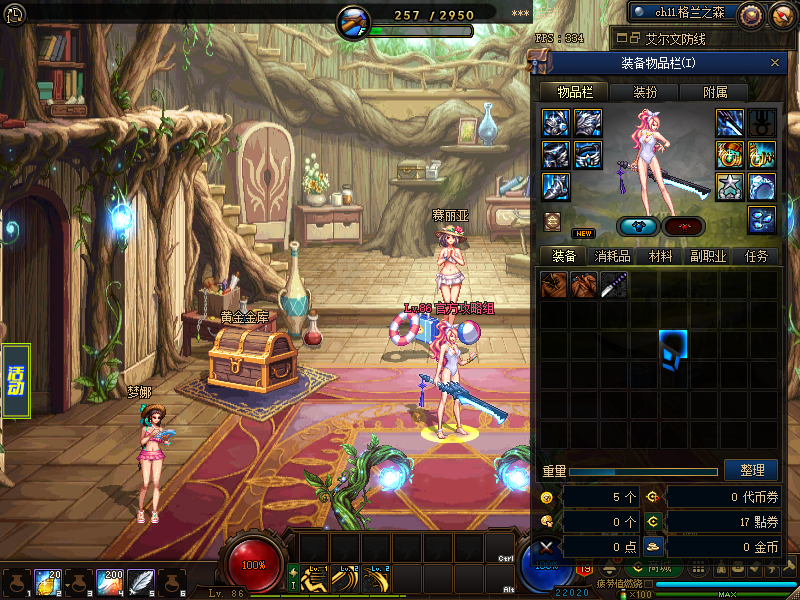Select the equipped star medal slot

click(729, 186)
